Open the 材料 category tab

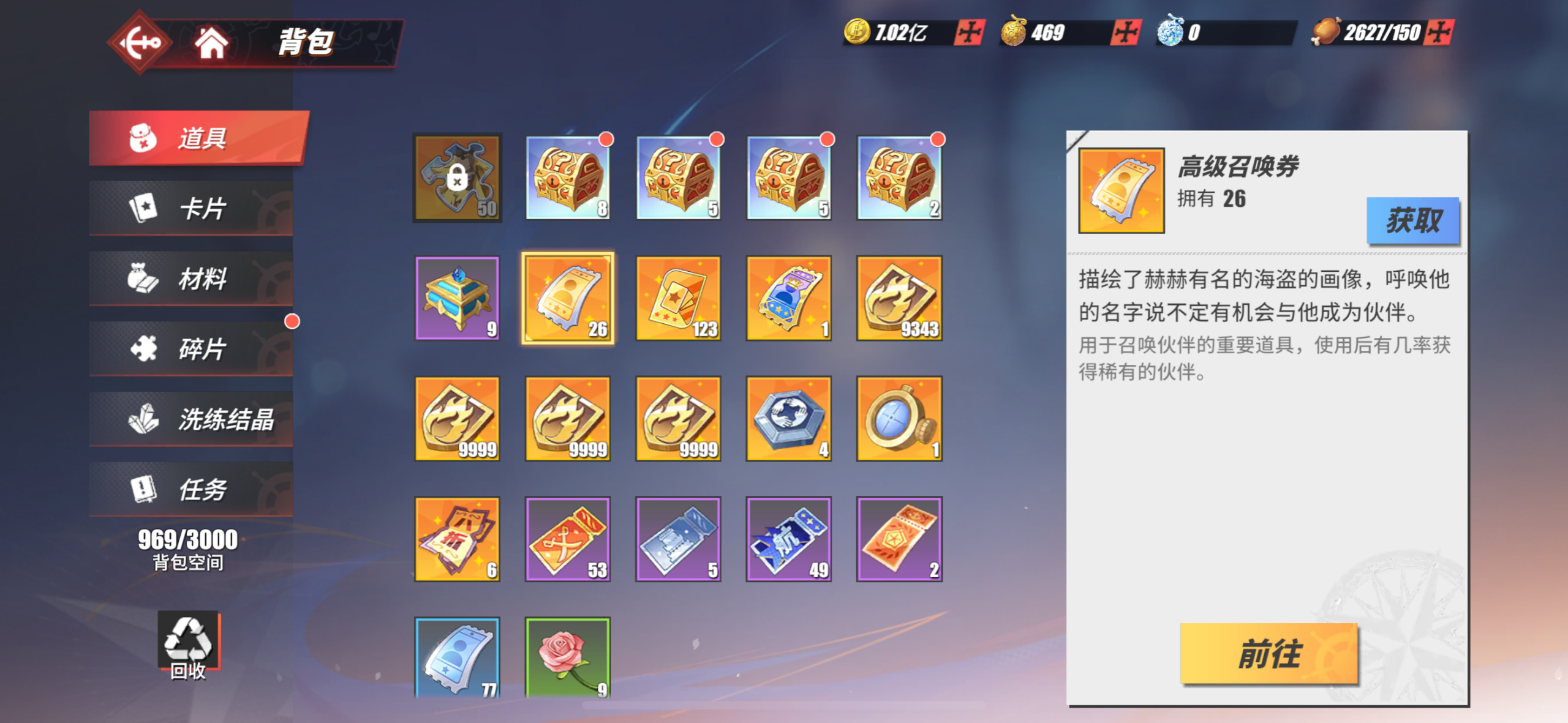point(191,279)
